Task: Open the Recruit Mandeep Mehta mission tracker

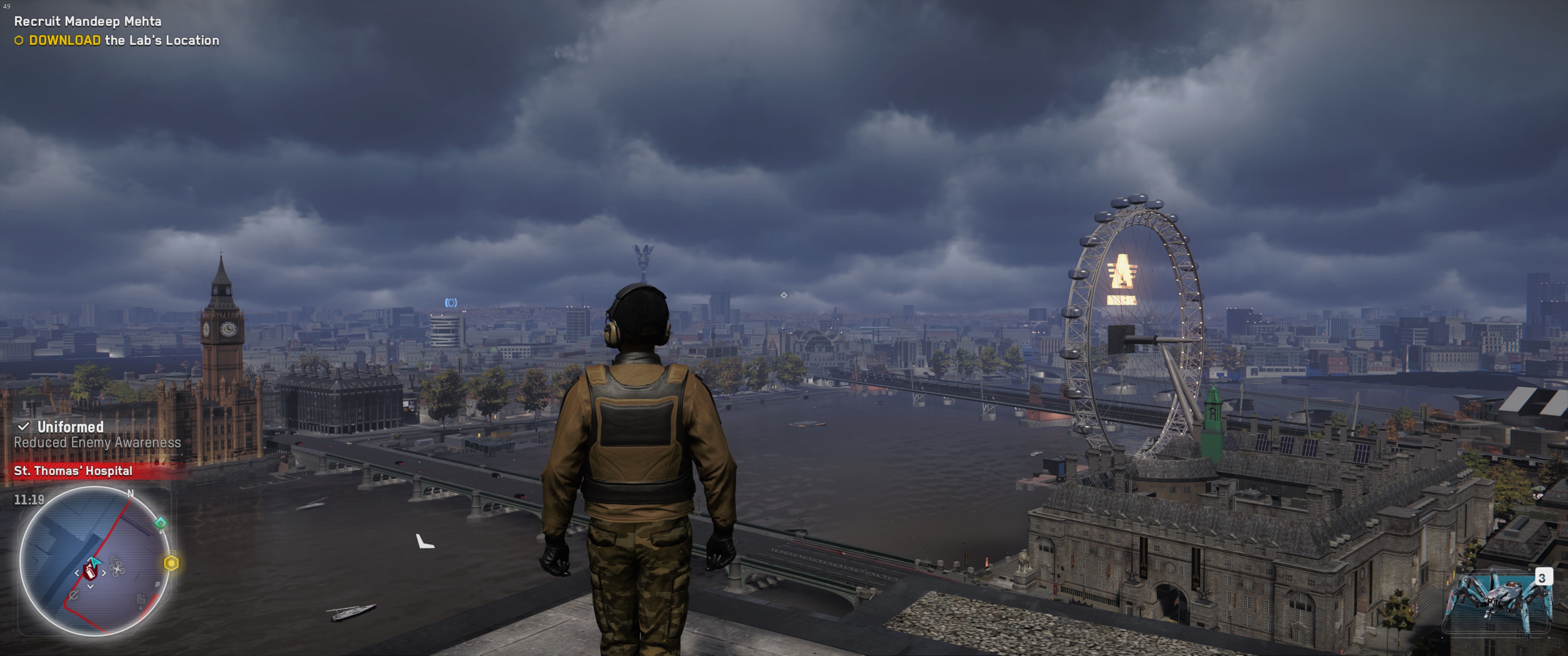Action: pos(88,21)
